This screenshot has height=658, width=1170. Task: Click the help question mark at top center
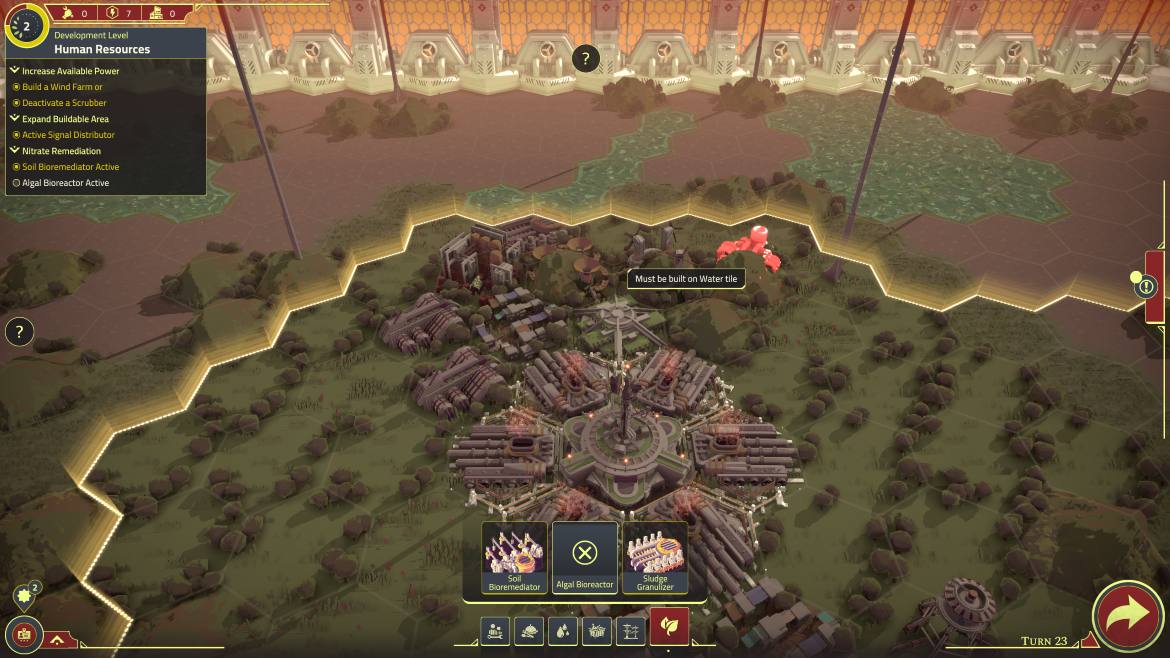pyautogui.click(x=585, y=58)
